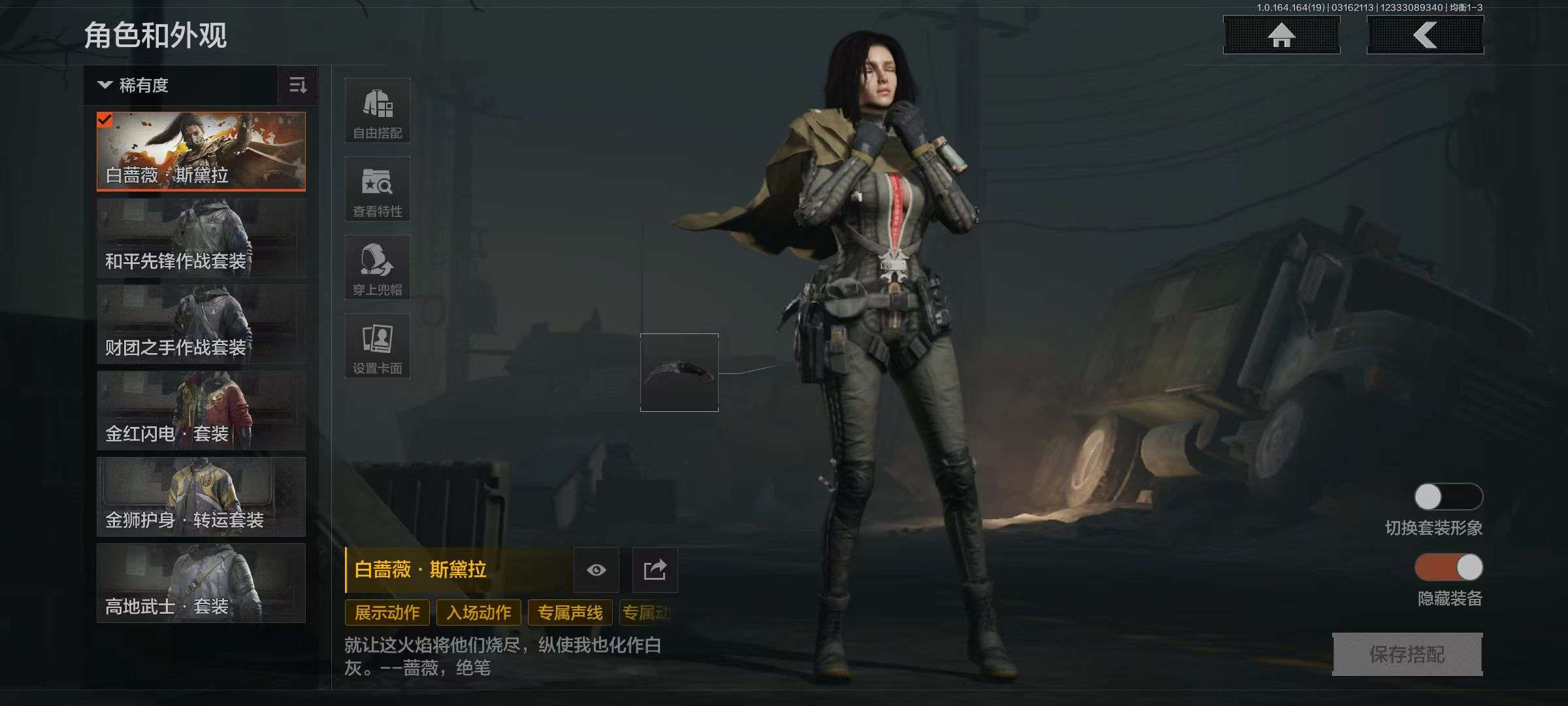1568x706 pixels.
Task: Choose the 金狮护身·转运套装 outfit
Action: click(x=201, y=497)
